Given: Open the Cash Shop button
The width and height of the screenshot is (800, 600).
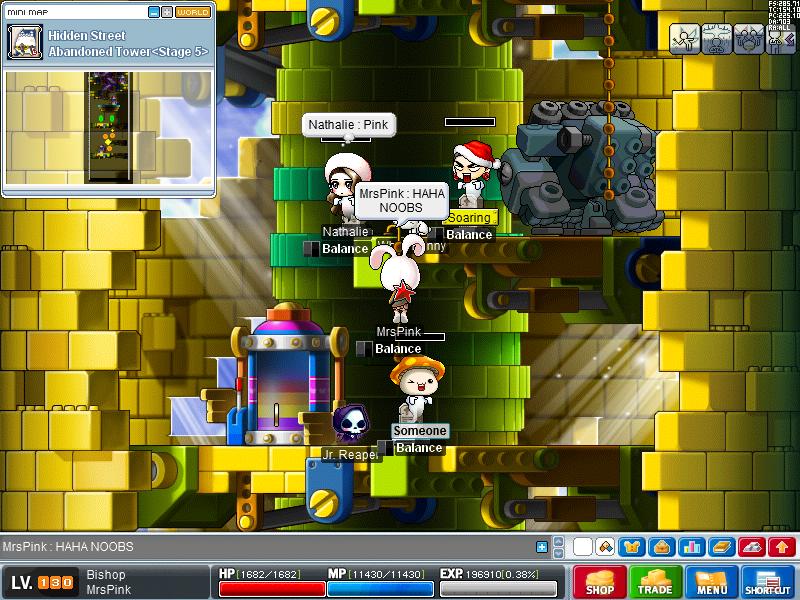Looking at the screenshot, I should point(600,582).
